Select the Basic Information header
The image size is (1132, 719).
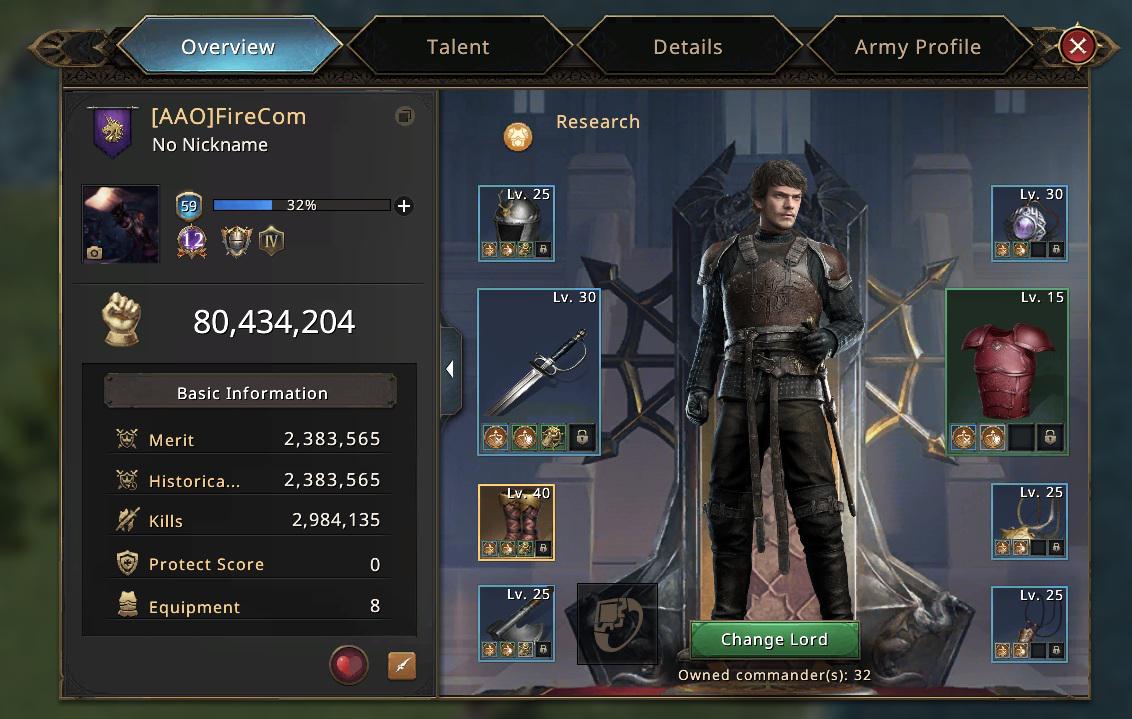pyautogui.click(x=252, y=393)
